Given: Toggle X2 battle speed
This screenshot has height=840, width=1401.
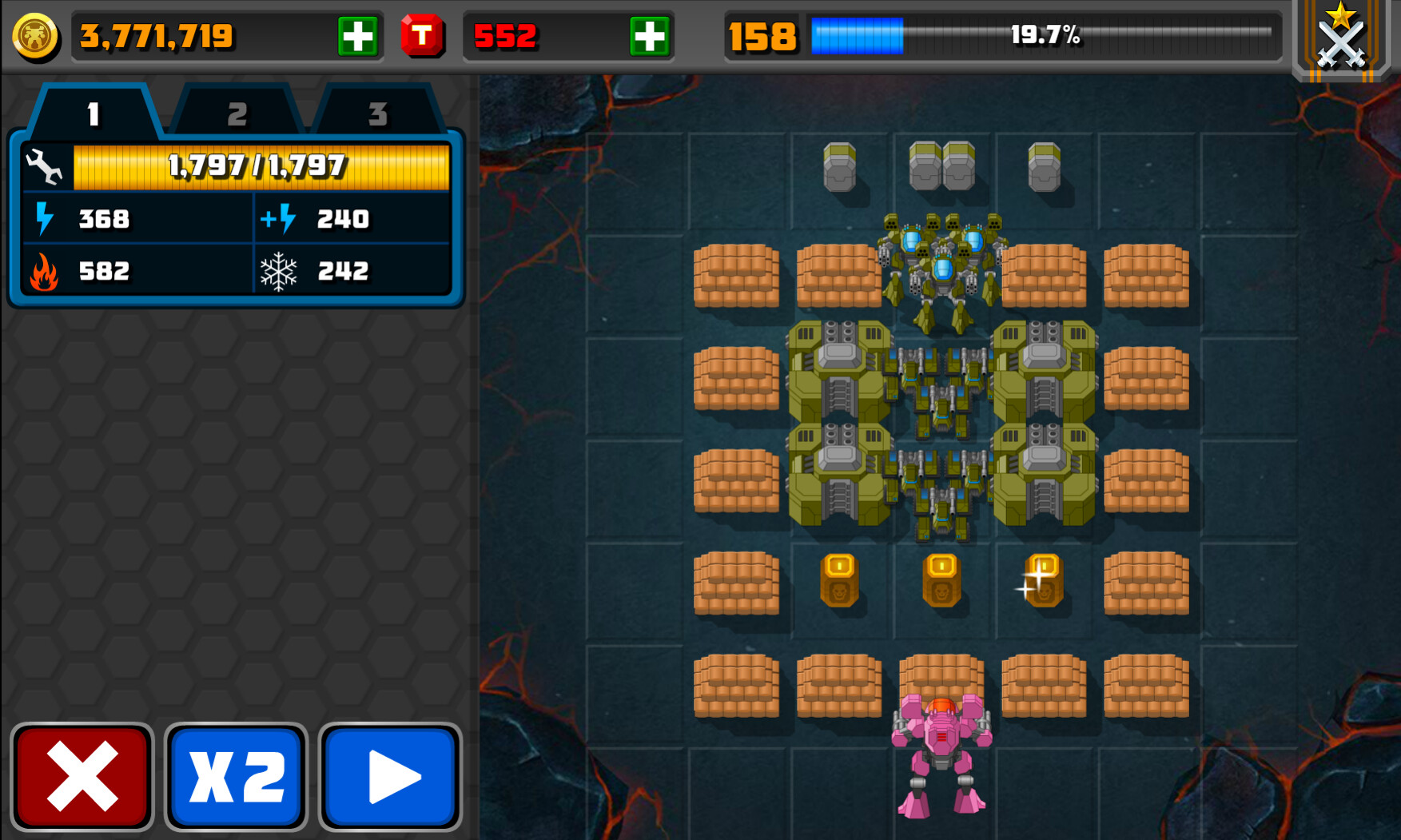Looking at the screenshot, I should point(236,776).
